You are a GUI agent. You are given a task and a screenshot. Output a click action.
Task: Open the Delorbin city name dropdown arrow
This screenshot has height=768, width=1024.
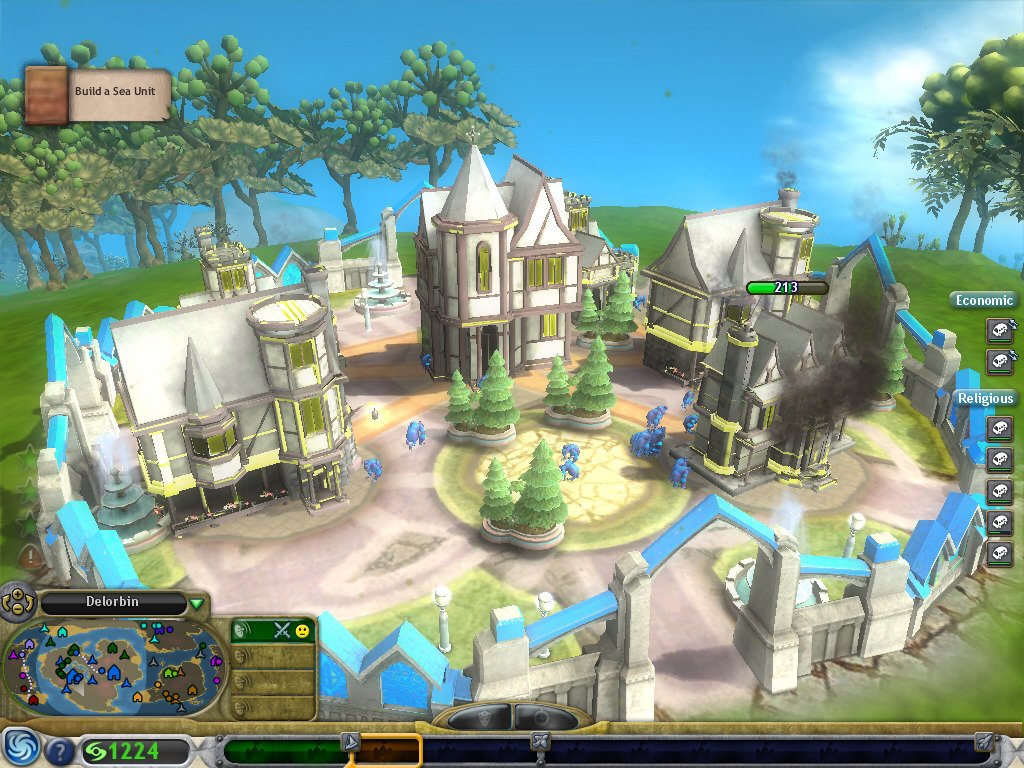[197, 603]
